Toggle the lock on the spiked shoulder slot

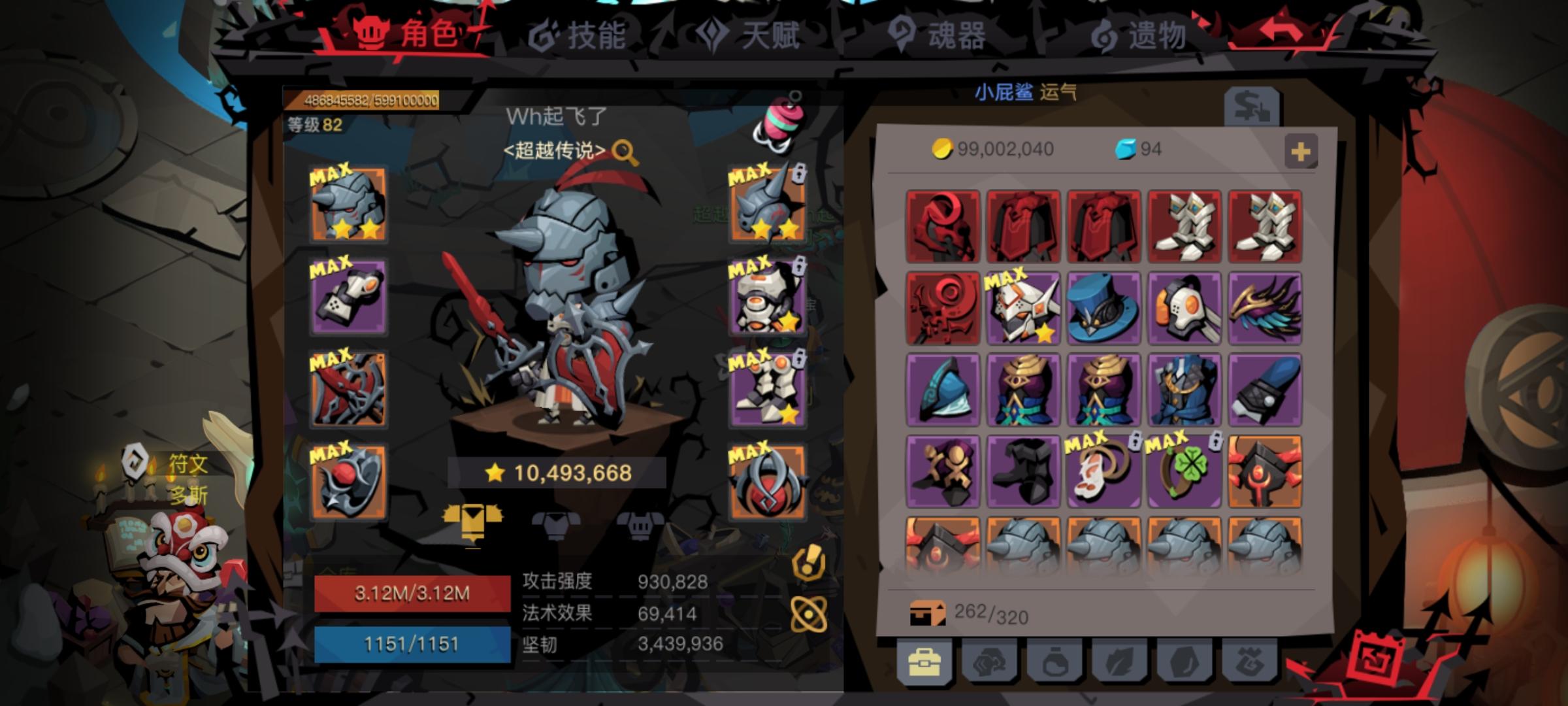pyautogui.click(x=800, y=175)
